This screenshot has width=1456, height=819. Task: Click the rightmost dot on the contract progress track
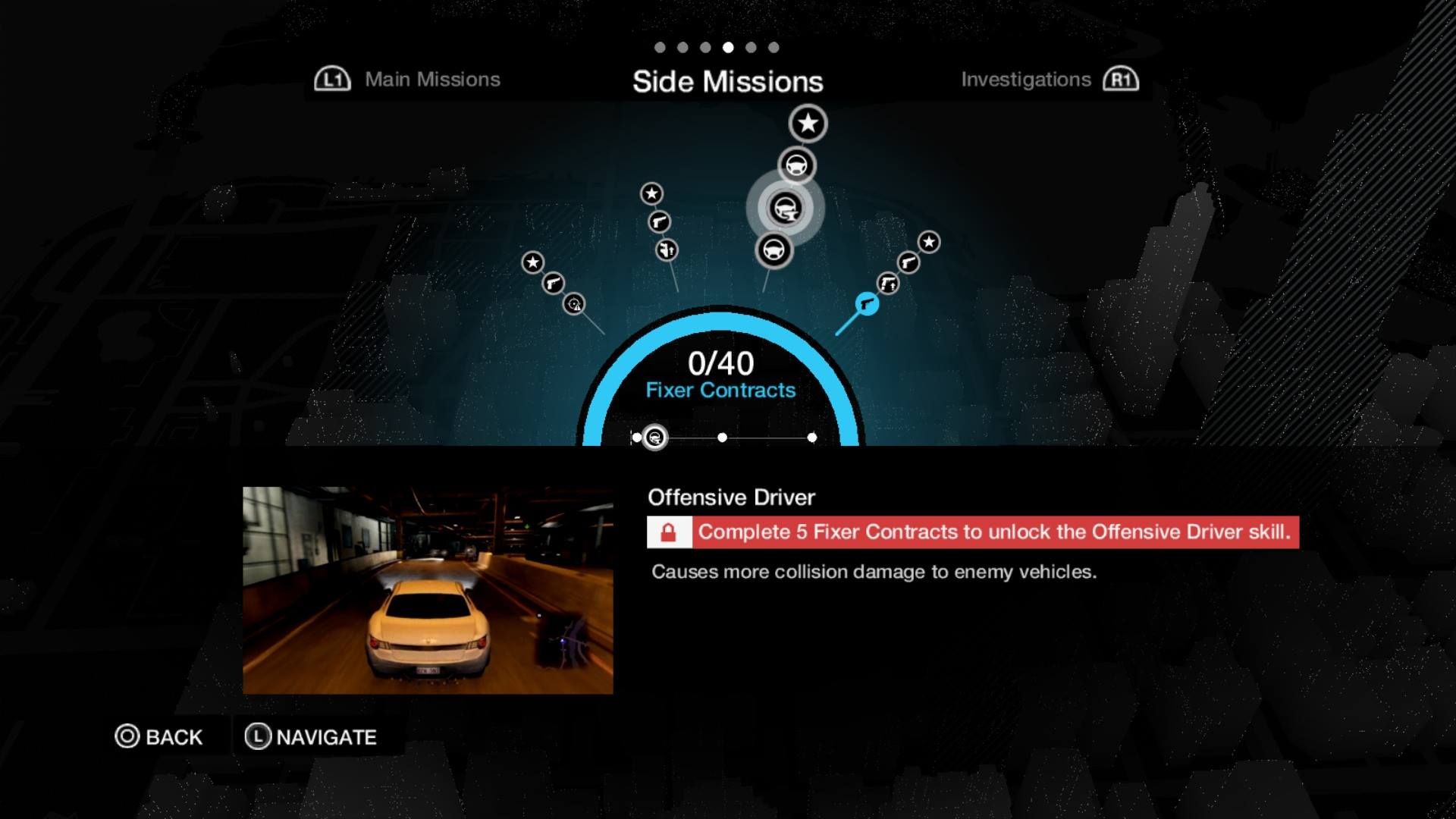(812, 438)
